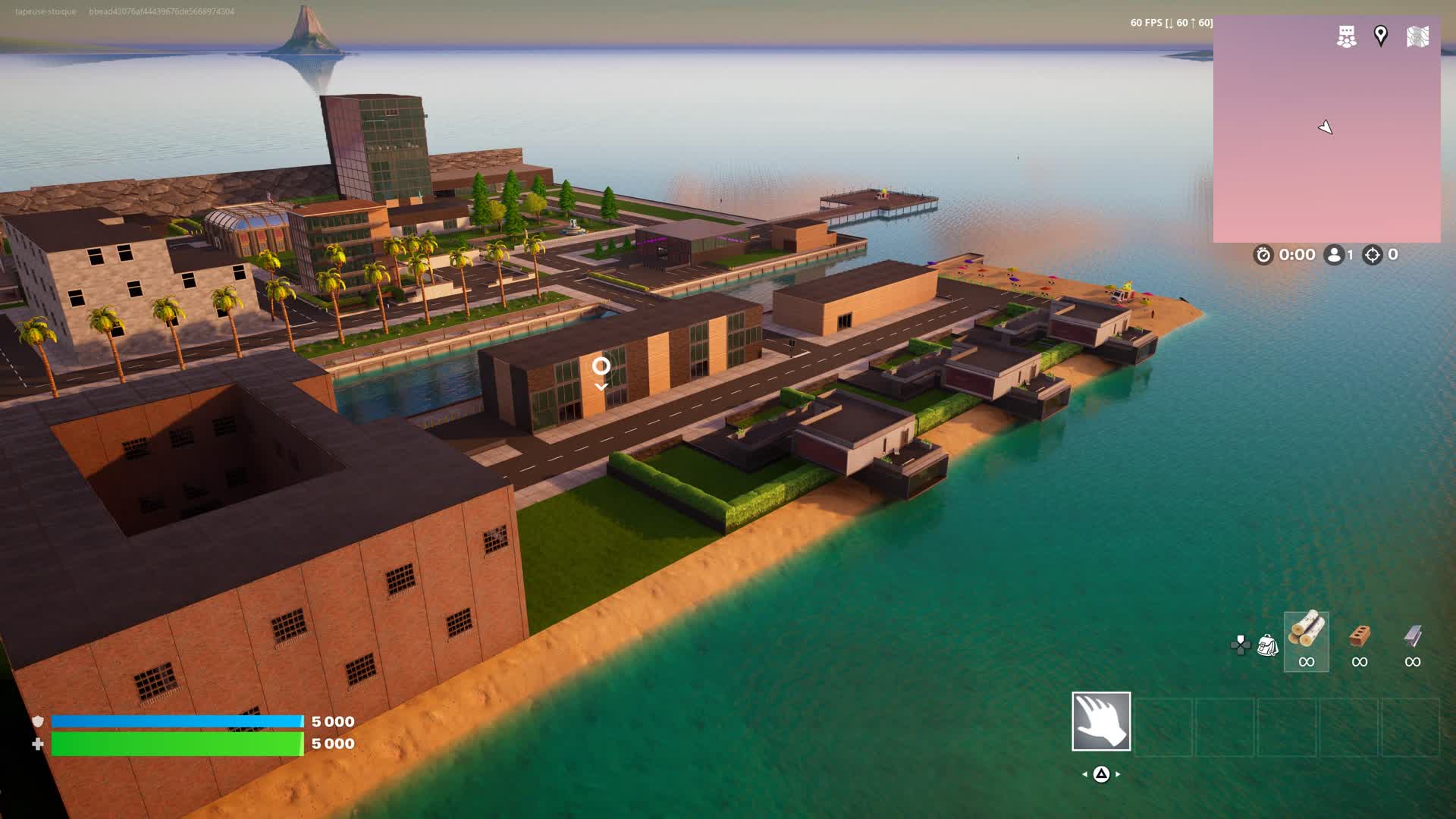
Task: Select the brick resource icon
Action: coord(1361,637)
